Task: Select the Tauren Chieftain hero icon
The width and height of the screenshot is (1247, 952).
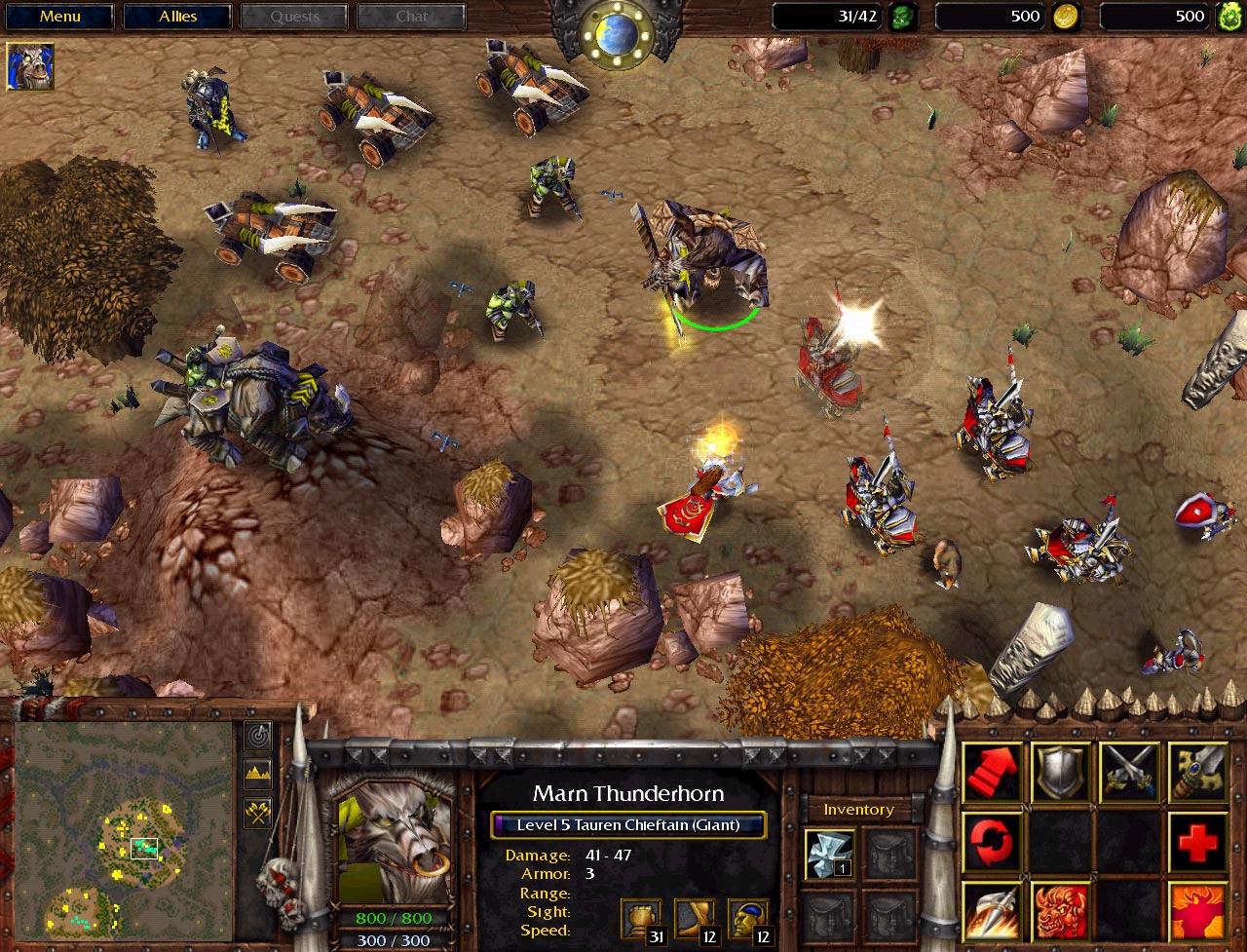Action: [x=30, y=66]
